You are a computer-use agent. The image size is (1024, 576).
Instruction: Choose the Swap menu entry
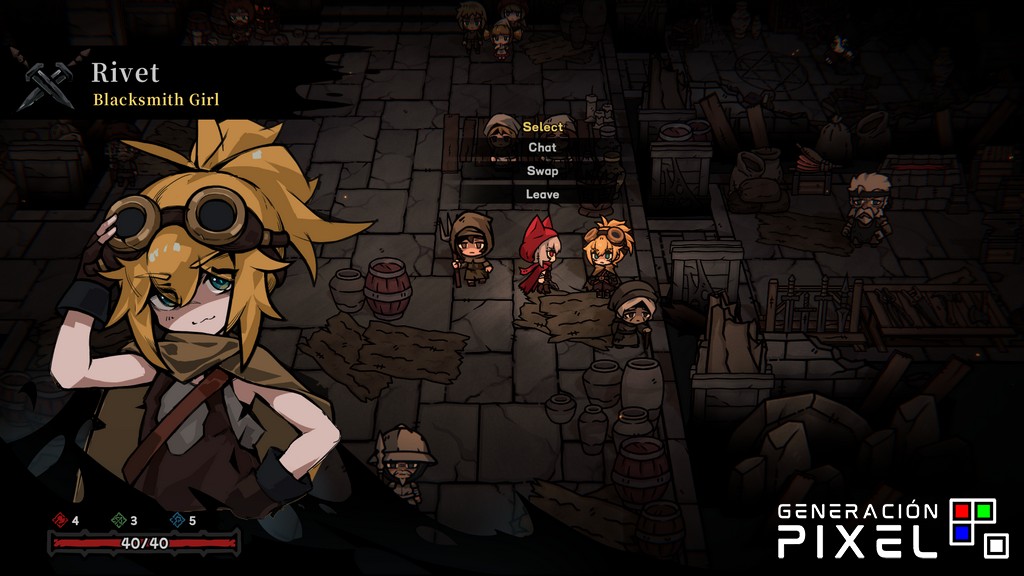(x=542, y=171)
